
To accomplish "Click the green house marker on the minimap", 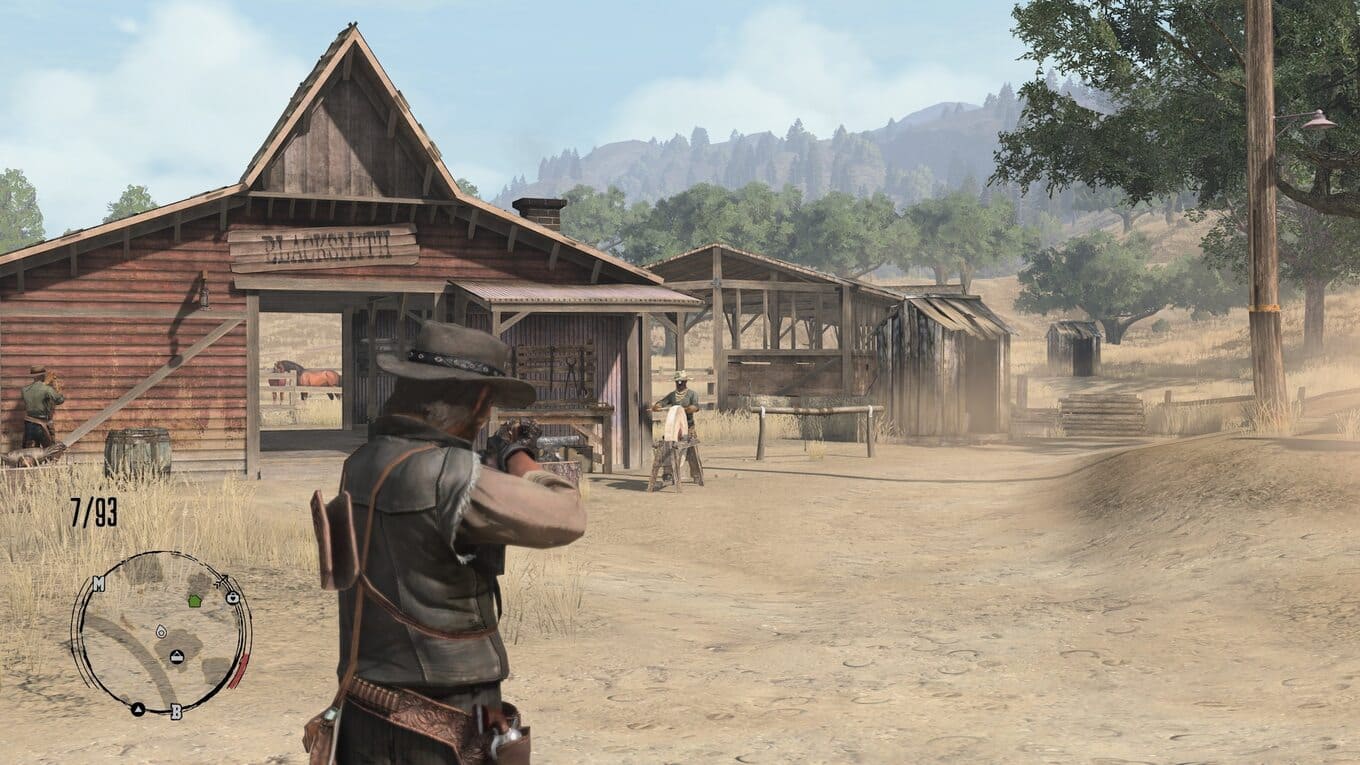I will (x=194, y=601).
